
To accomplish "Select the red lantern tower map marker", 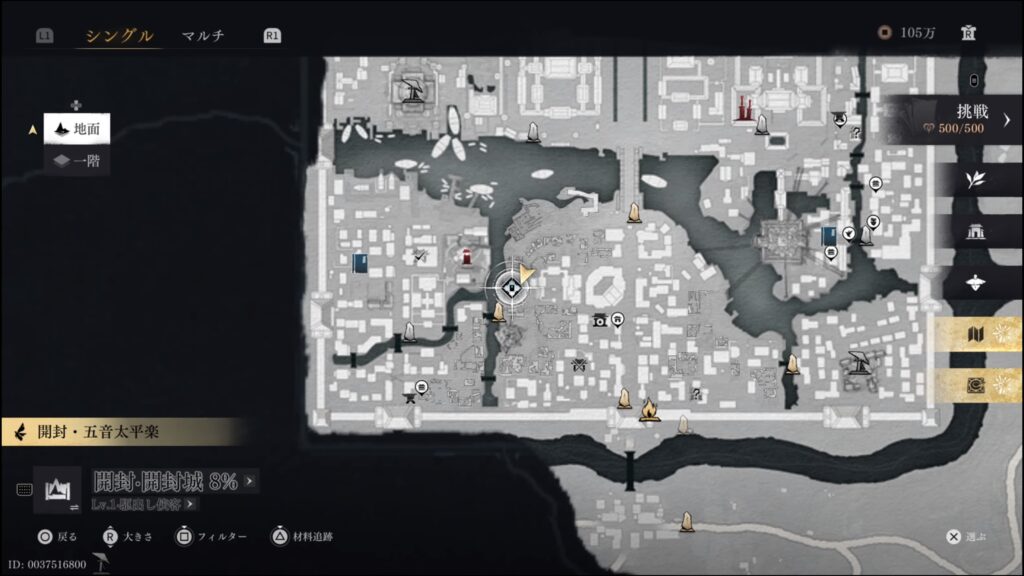I will point(466,258).
